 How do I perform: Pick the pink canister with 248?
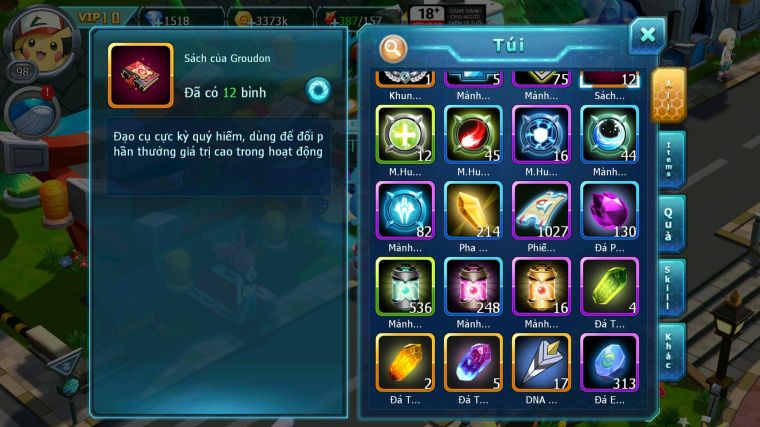point(473,286)
